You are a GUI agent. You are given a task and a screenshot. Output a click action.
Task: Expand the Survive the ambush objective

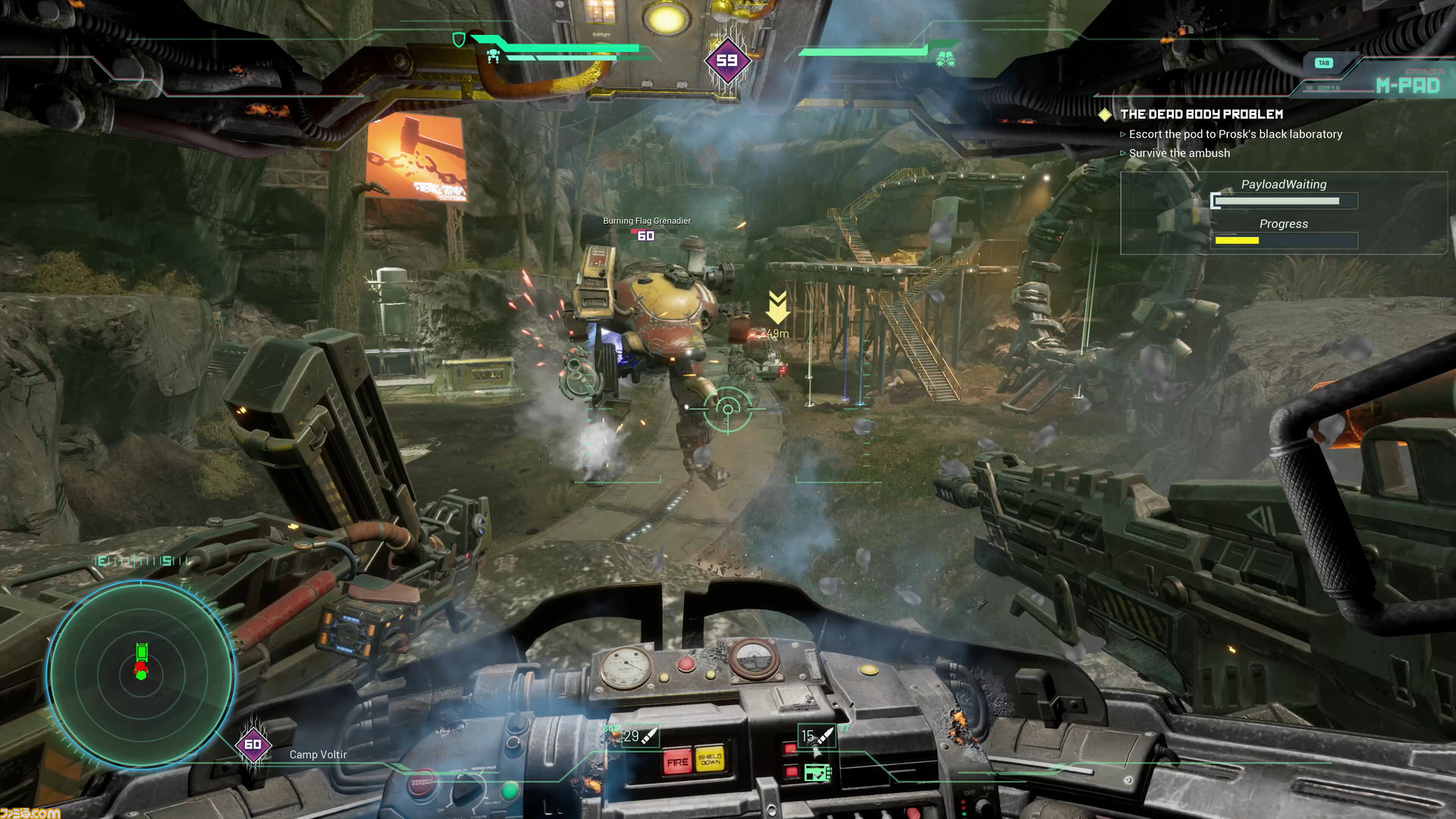click(1178, 153)
